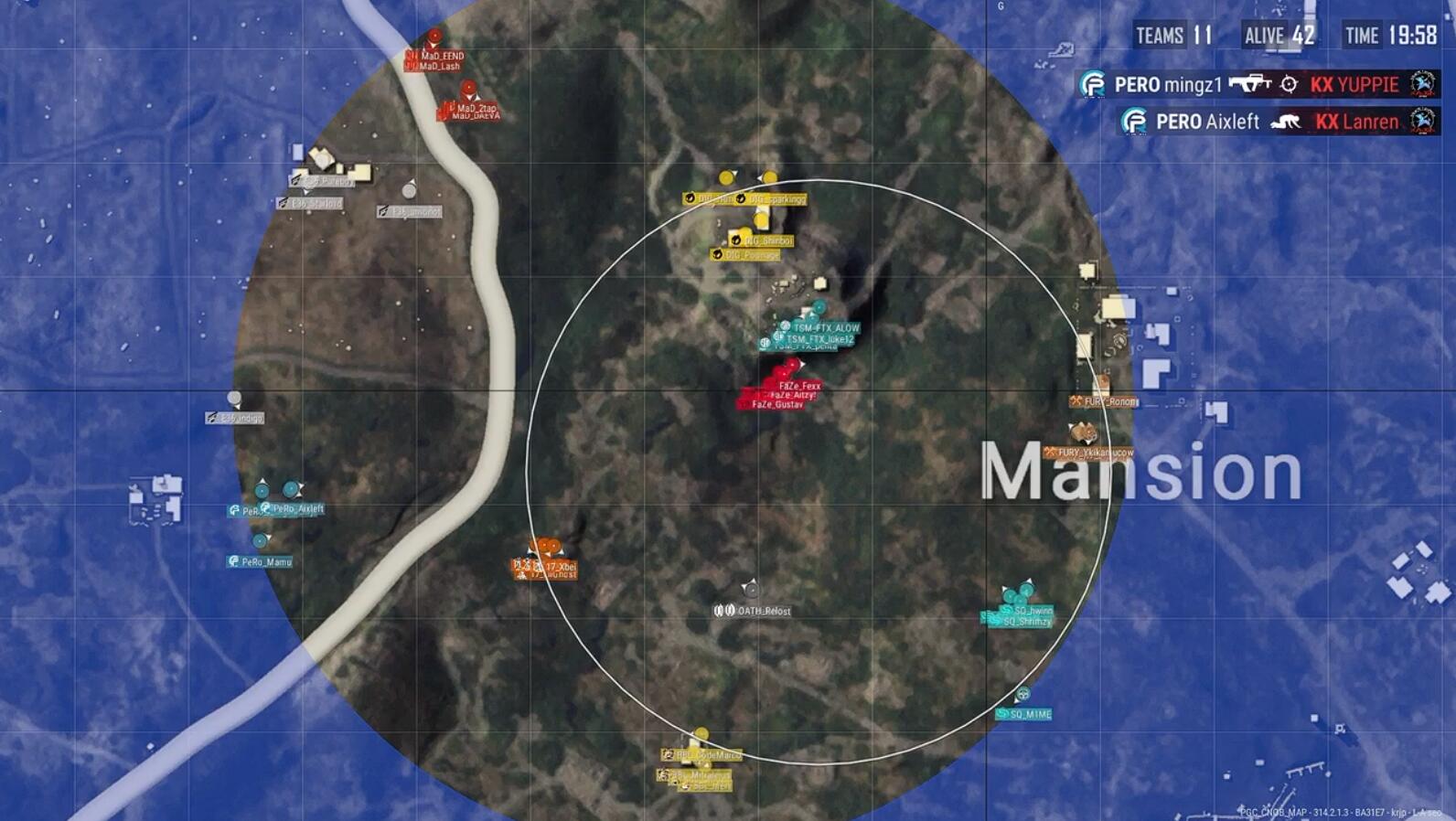Click the OATH_Relost player label

pos(763,611)
